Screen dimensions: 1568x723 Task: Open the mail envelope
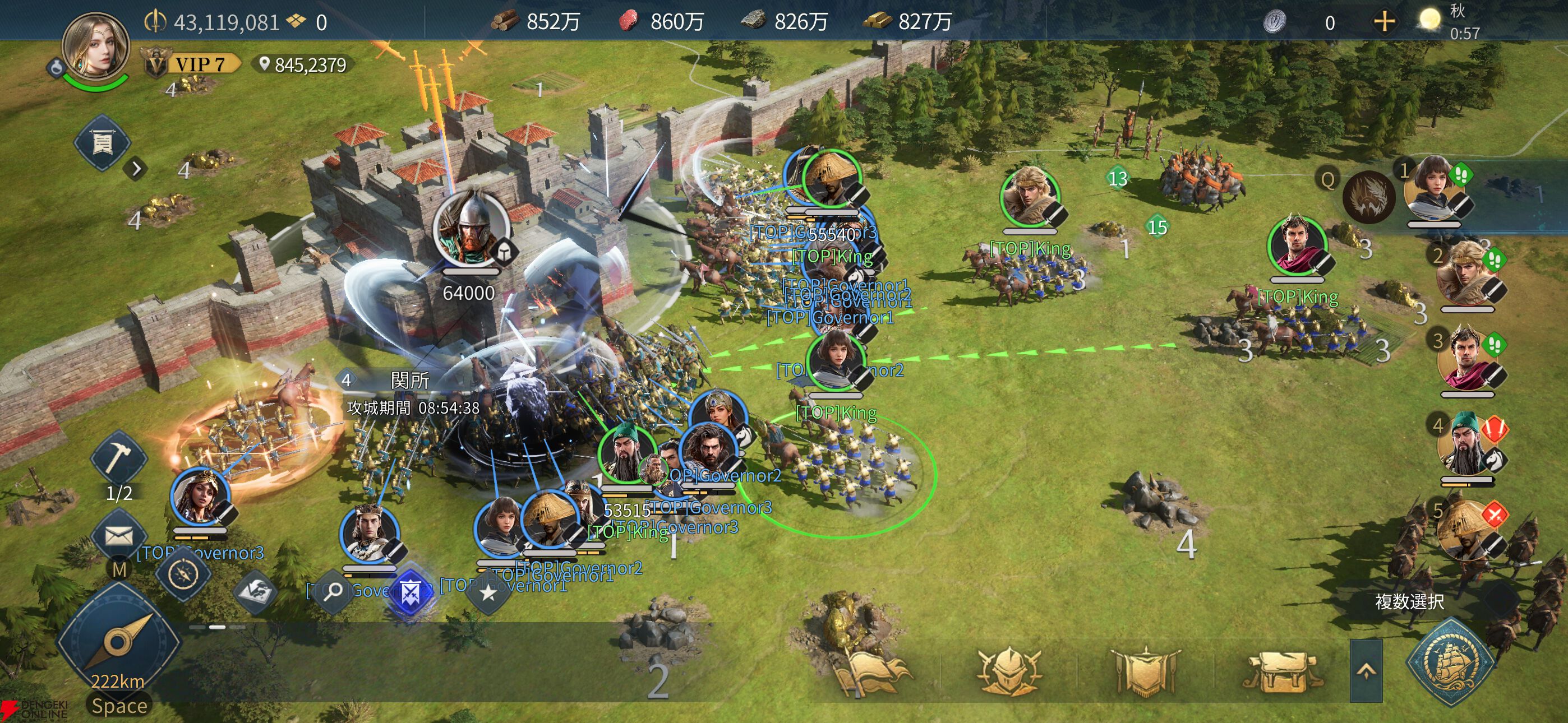coord(118,536)
